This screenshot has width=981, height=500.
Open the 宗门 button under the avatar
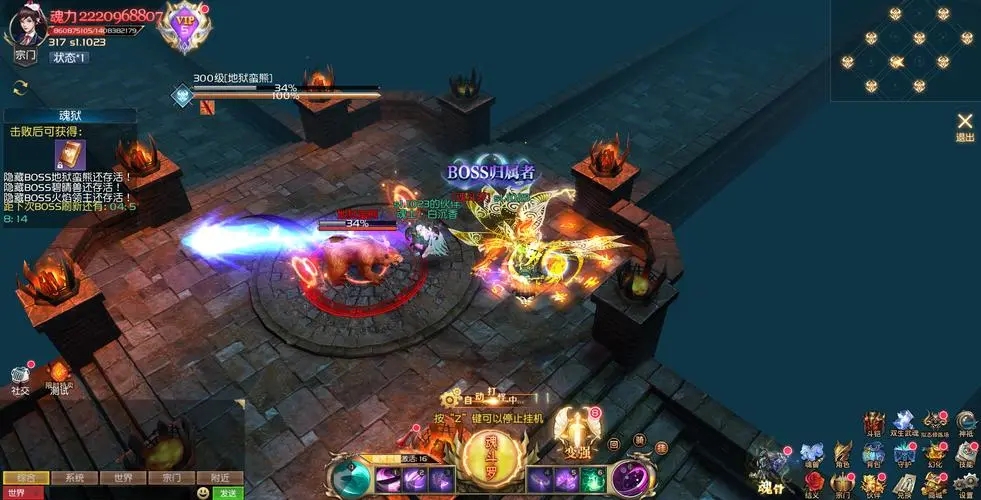click(25, 56)
